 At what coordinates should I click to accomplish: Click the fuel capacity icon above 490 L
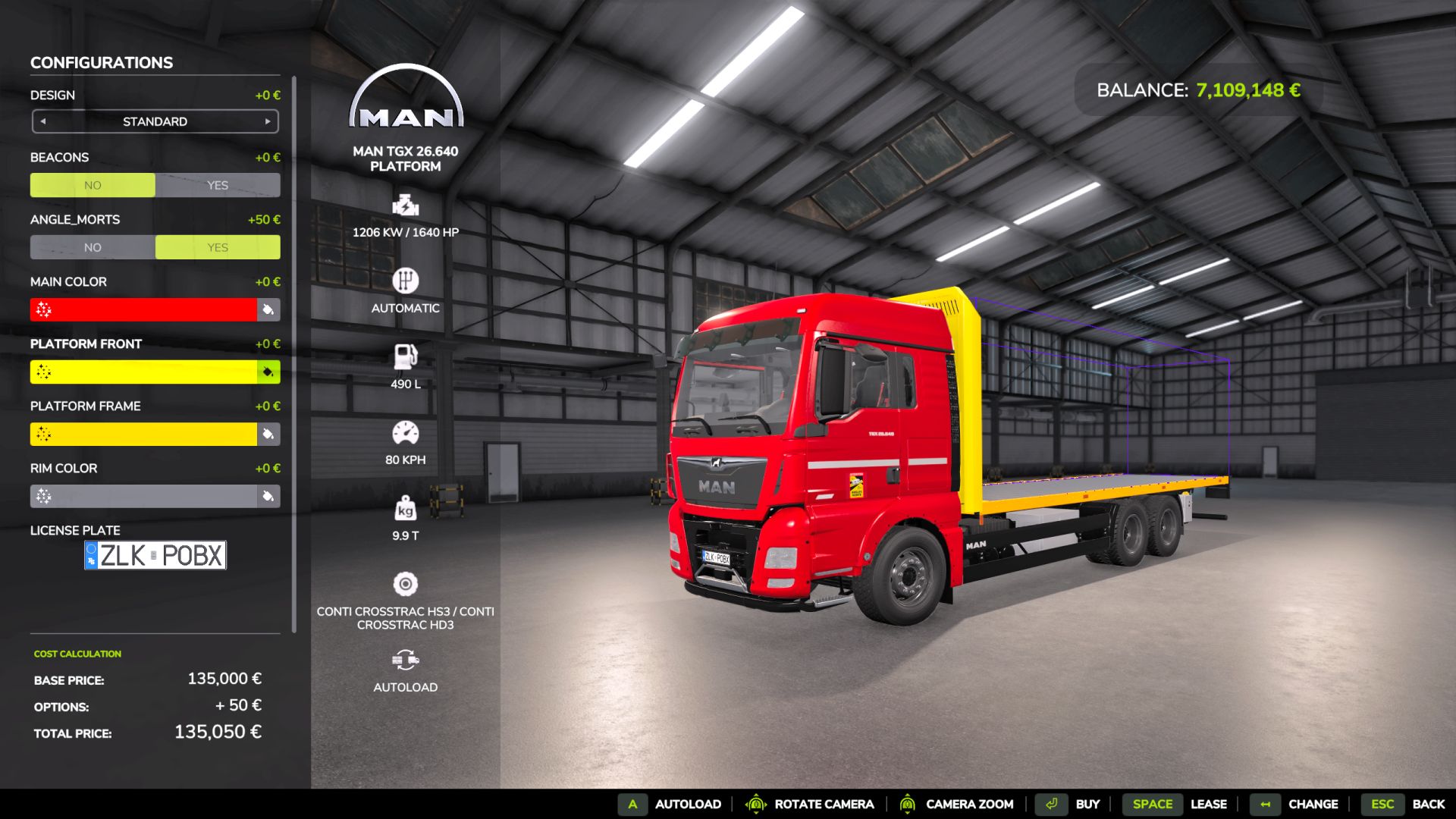[406, 356]
